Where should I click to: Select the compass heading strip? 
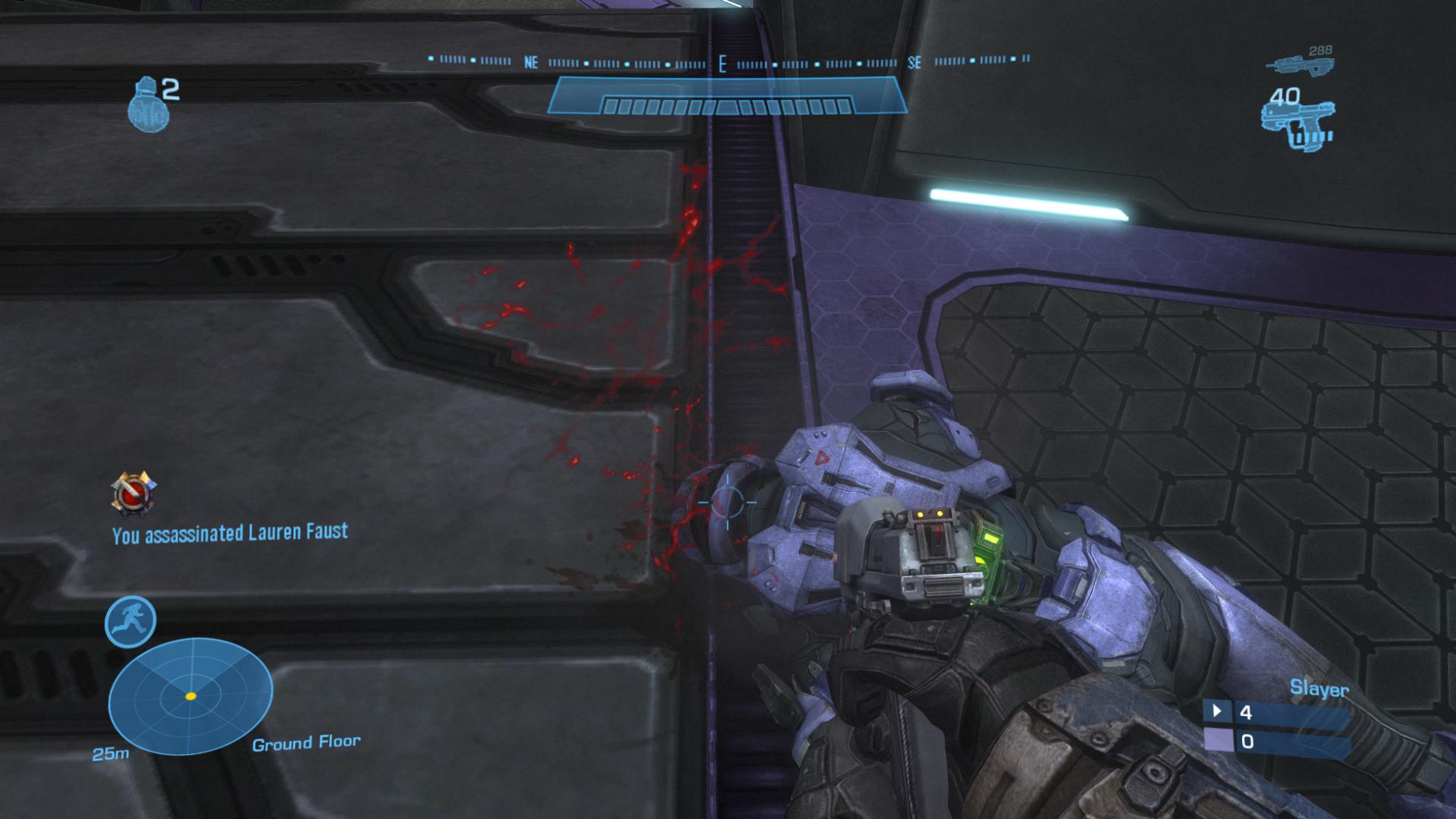point(728,63)
